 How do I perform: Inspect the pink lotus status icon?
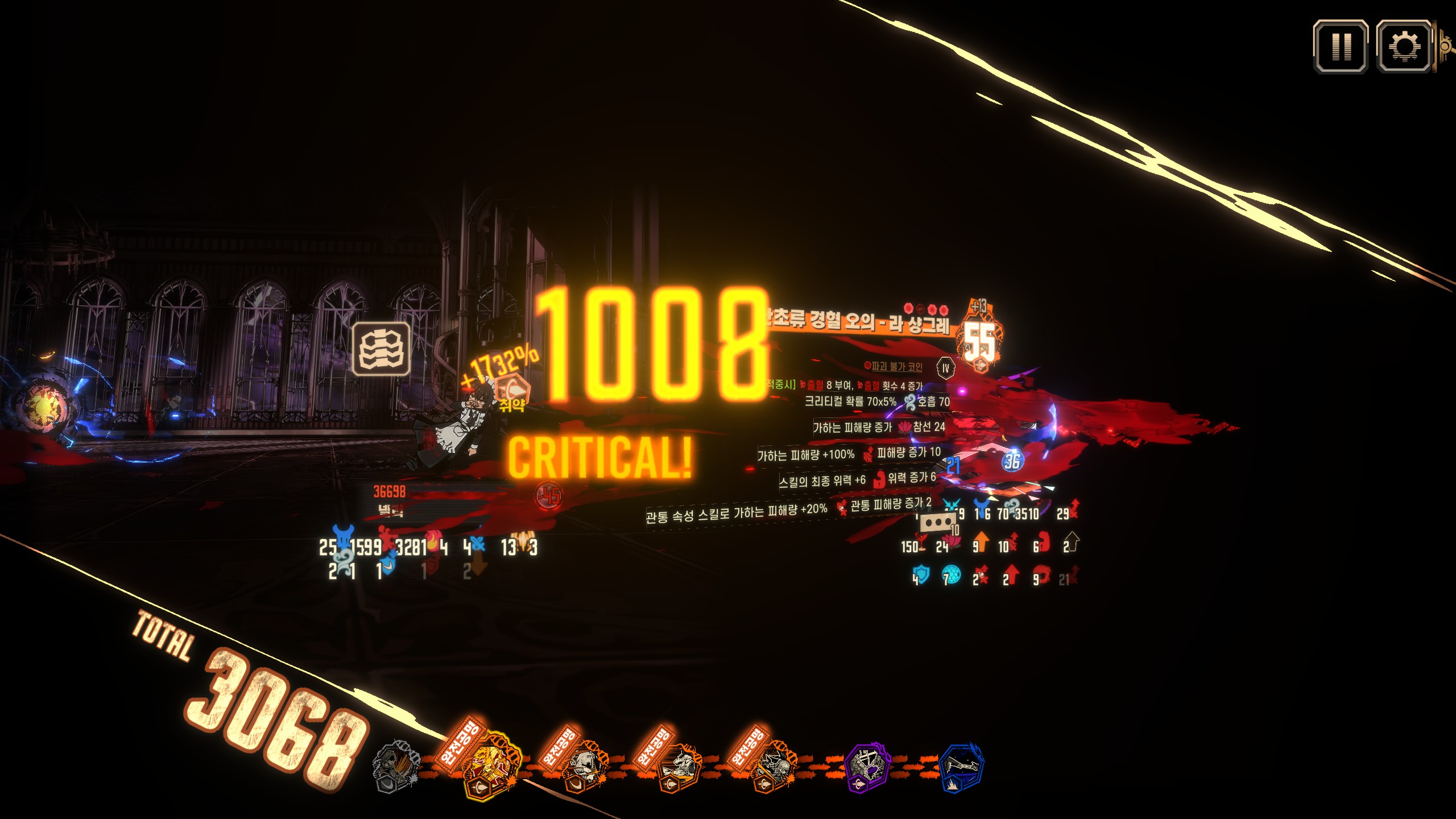point(952,541)
